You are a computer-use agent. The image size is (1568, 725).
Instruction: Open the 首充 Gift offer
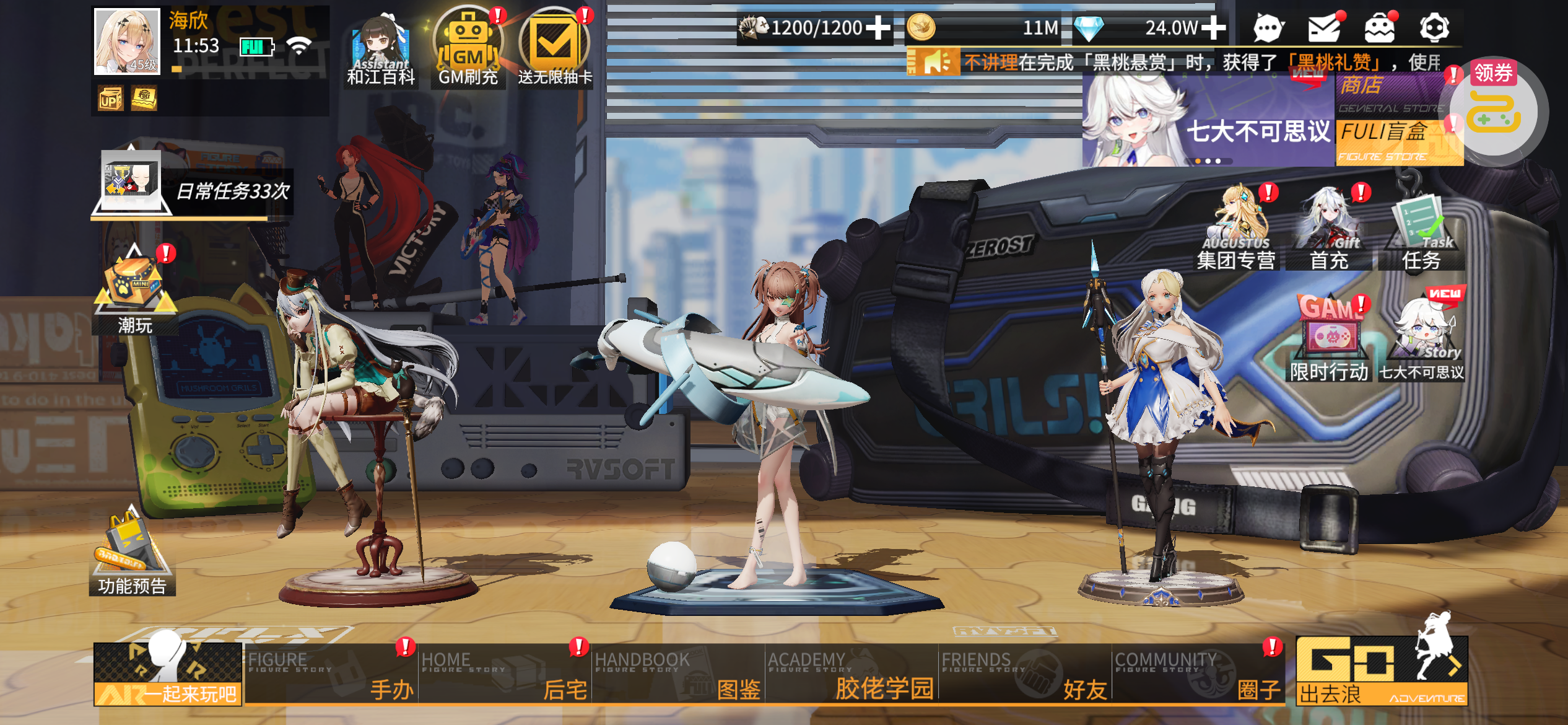[x=1330, y=232]
